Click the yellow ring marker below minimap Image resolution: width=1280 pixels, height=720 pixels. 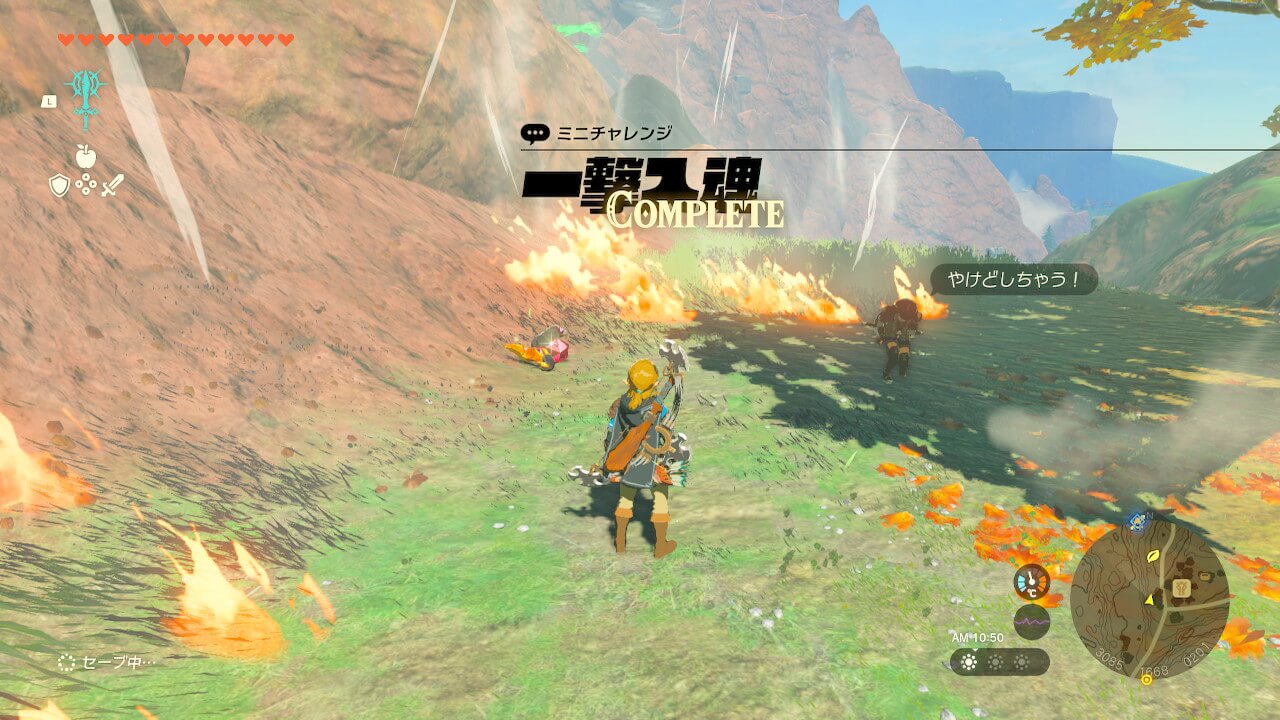pos(1146,680)
